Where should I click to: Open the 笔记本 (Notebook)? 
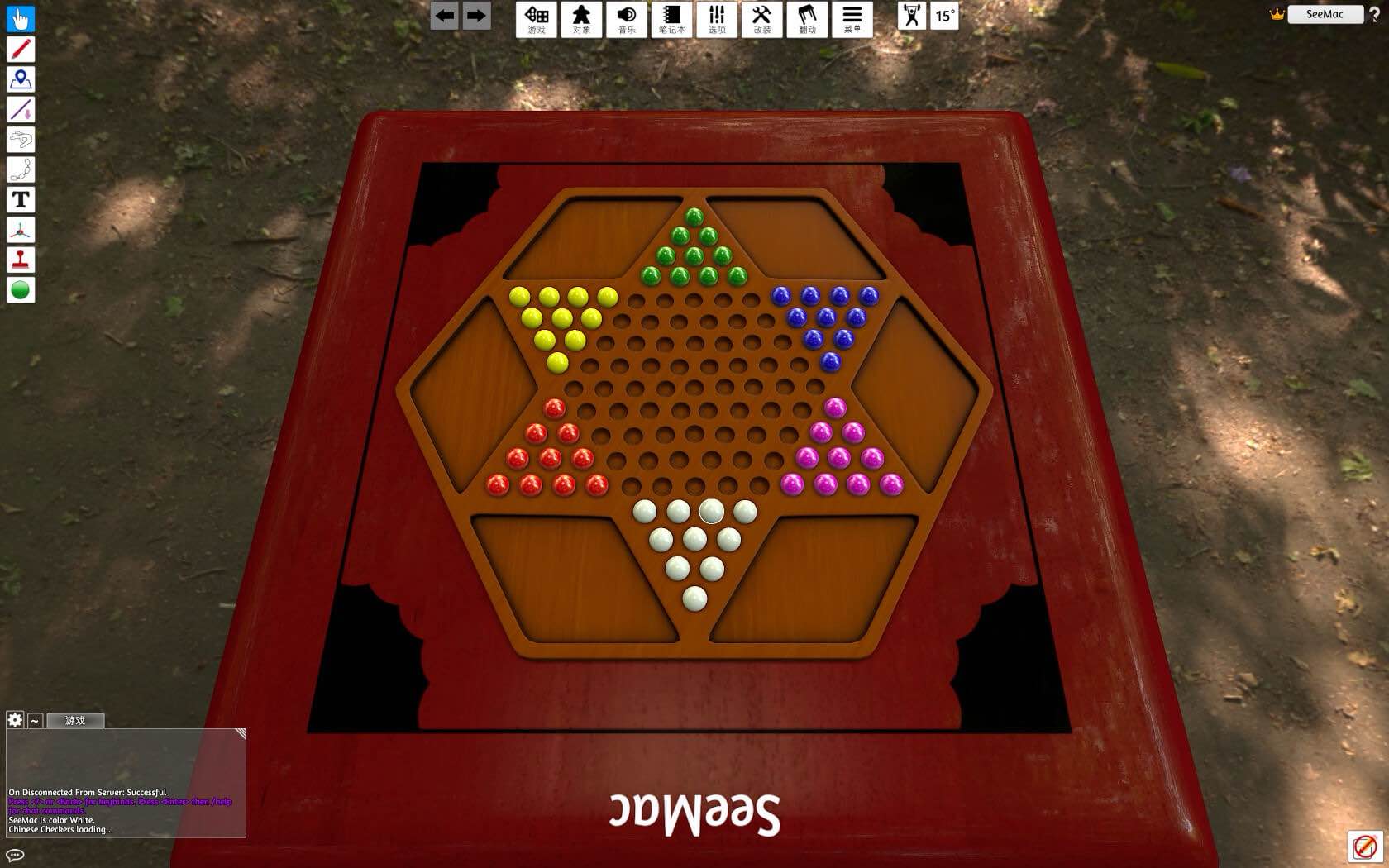click(x=671, y=19)
